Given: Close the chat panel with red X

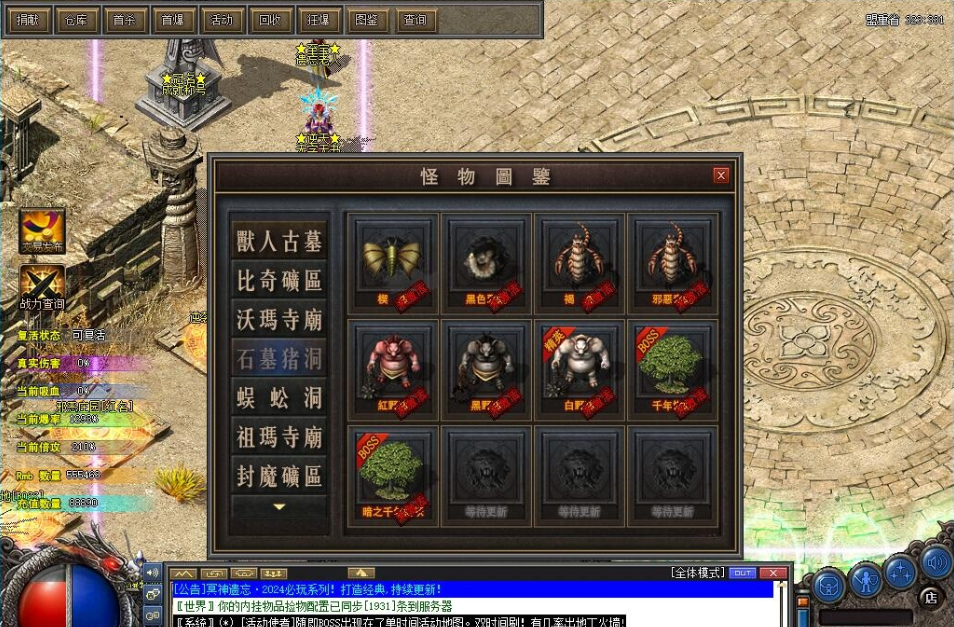Looking at the screenshot, I should 771,573.
